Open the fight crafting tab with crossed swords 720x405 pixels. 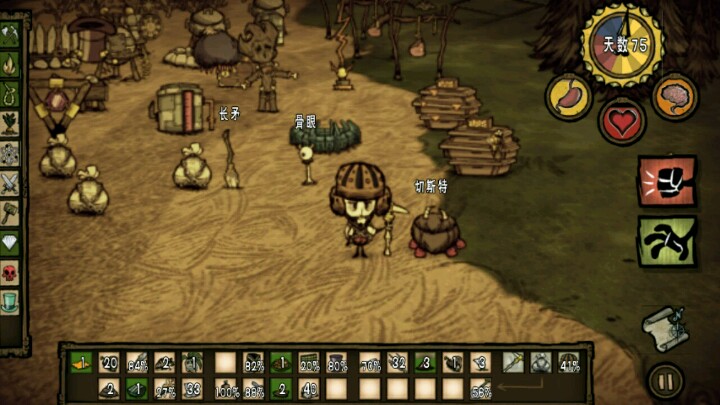click(x=10, y=183)
